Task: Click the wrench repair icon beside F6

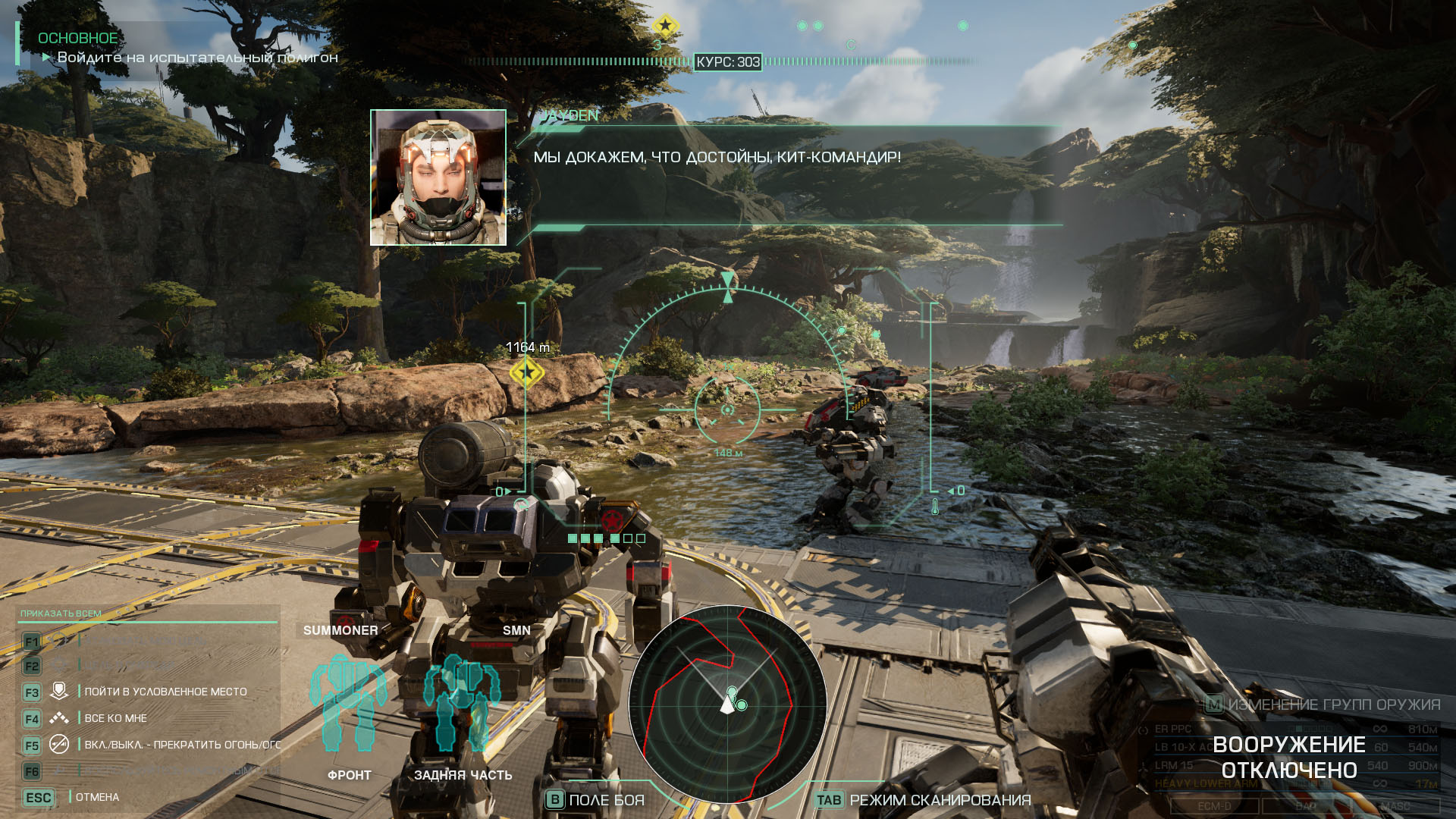Action: [x=58, y=768]
